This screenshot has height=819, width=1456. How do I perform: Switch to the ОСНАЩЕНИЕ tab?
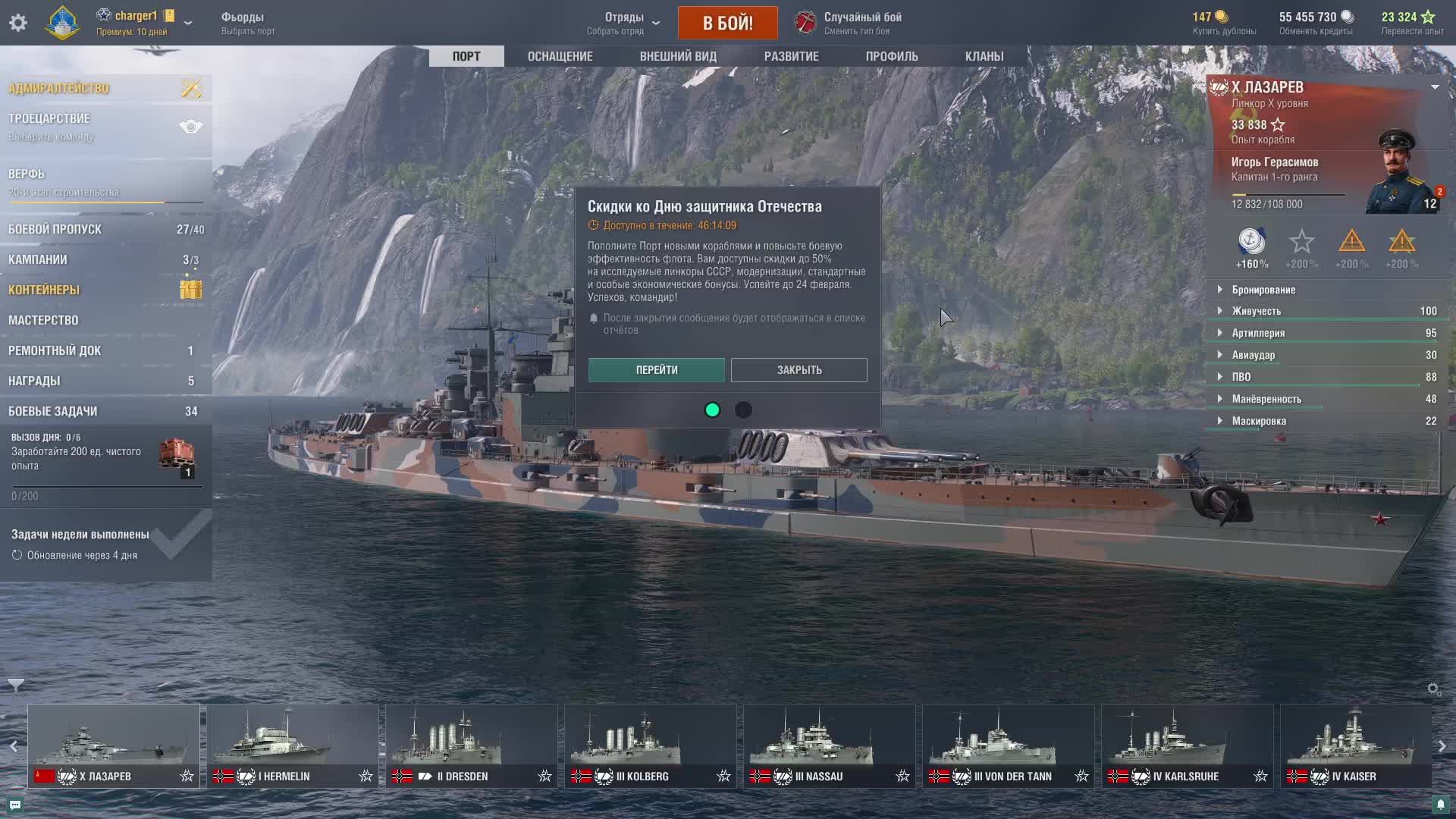[x=560, y=56]
